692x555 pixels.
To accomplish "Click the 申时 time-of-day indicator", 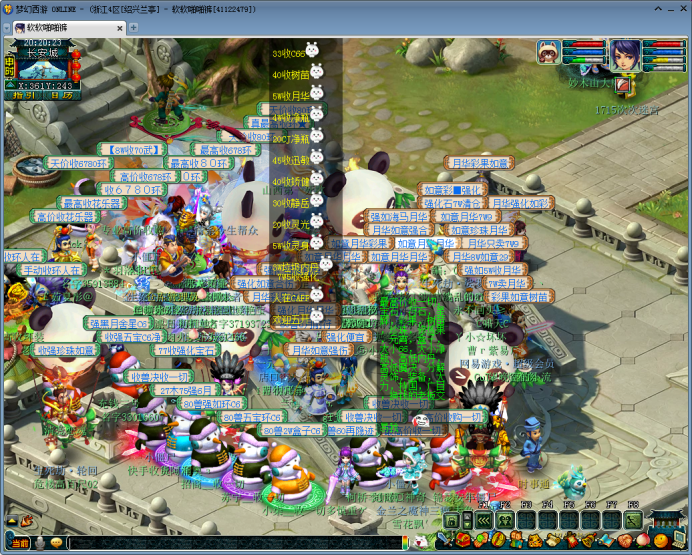I will tap(9, 62).
